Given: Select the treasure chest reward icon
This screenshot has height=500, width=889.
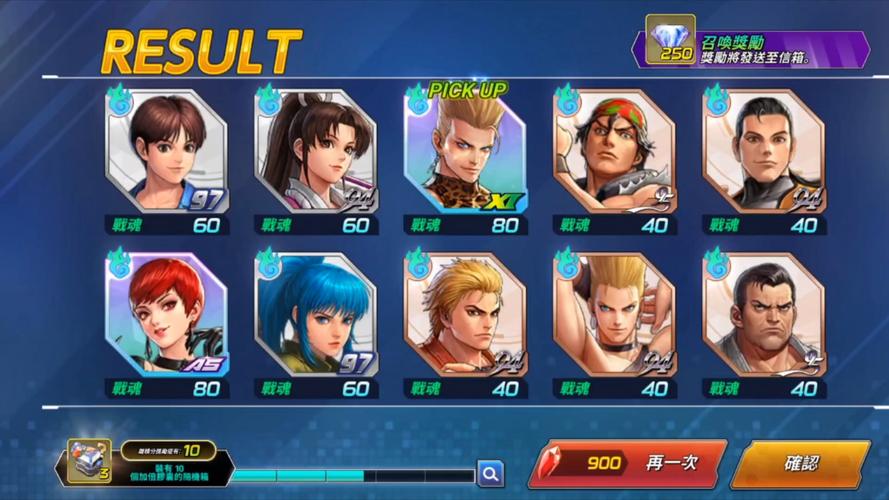Looking at the screenshot, I should (88, 462).
